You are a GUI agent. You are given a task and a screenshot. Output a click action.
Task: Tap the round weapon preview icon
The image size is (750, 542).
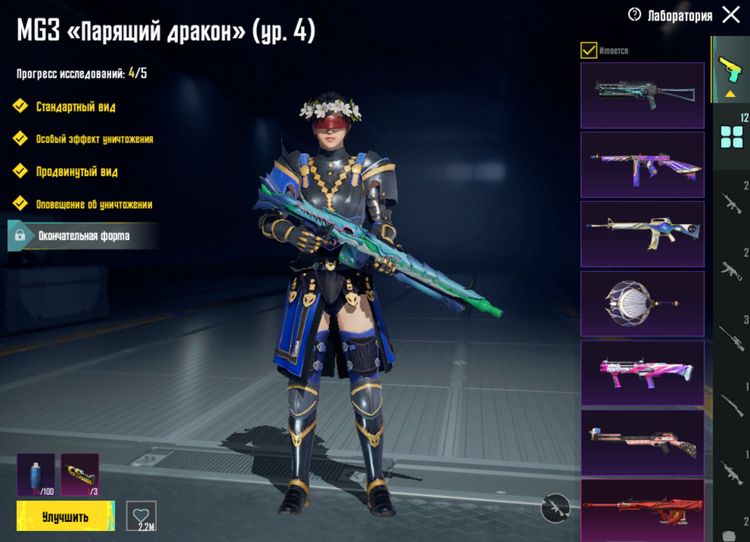555,507
